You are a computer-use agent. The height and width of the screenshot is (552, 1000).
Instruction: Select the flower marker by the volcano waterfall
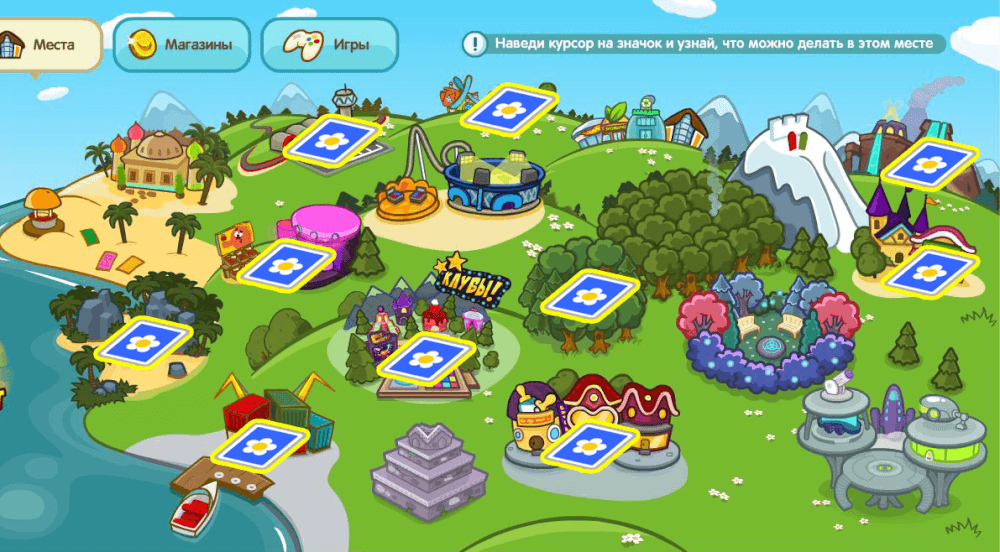929,161
